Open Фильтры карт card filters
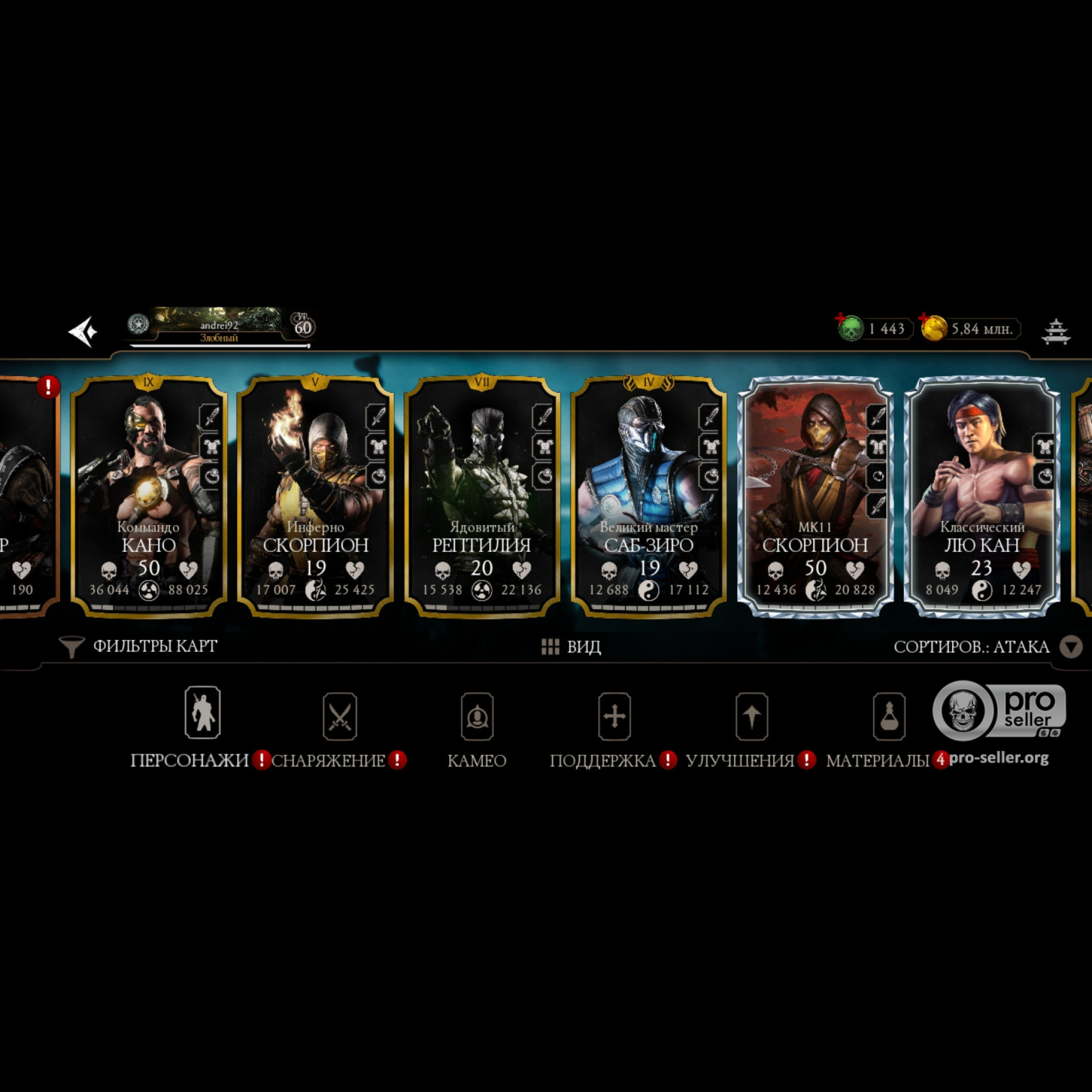Screen dimensions: 1092x1092 [139, 646]
